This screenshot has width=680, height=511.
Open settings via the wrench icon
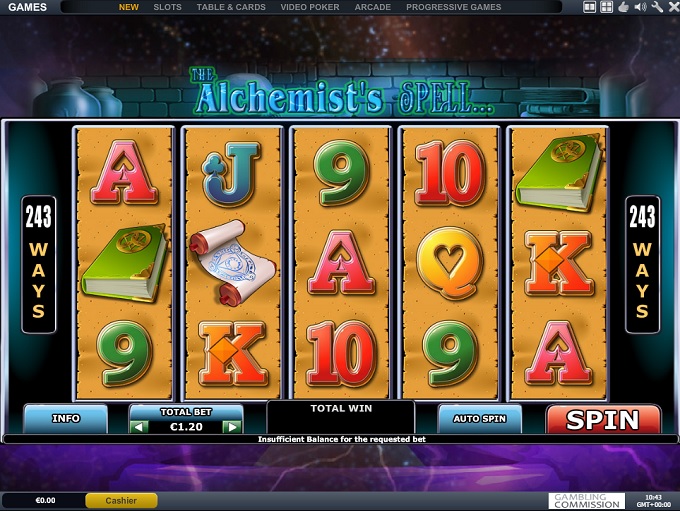[657, 7]
